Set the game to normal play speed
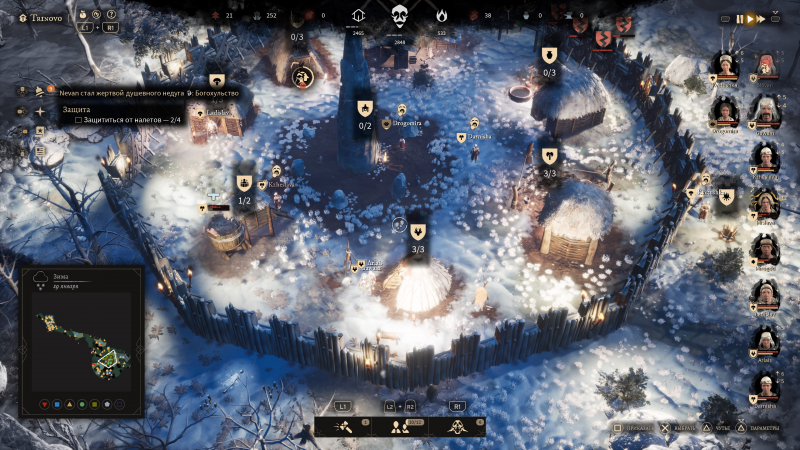800x450 pixels. [x=750, y=18]
